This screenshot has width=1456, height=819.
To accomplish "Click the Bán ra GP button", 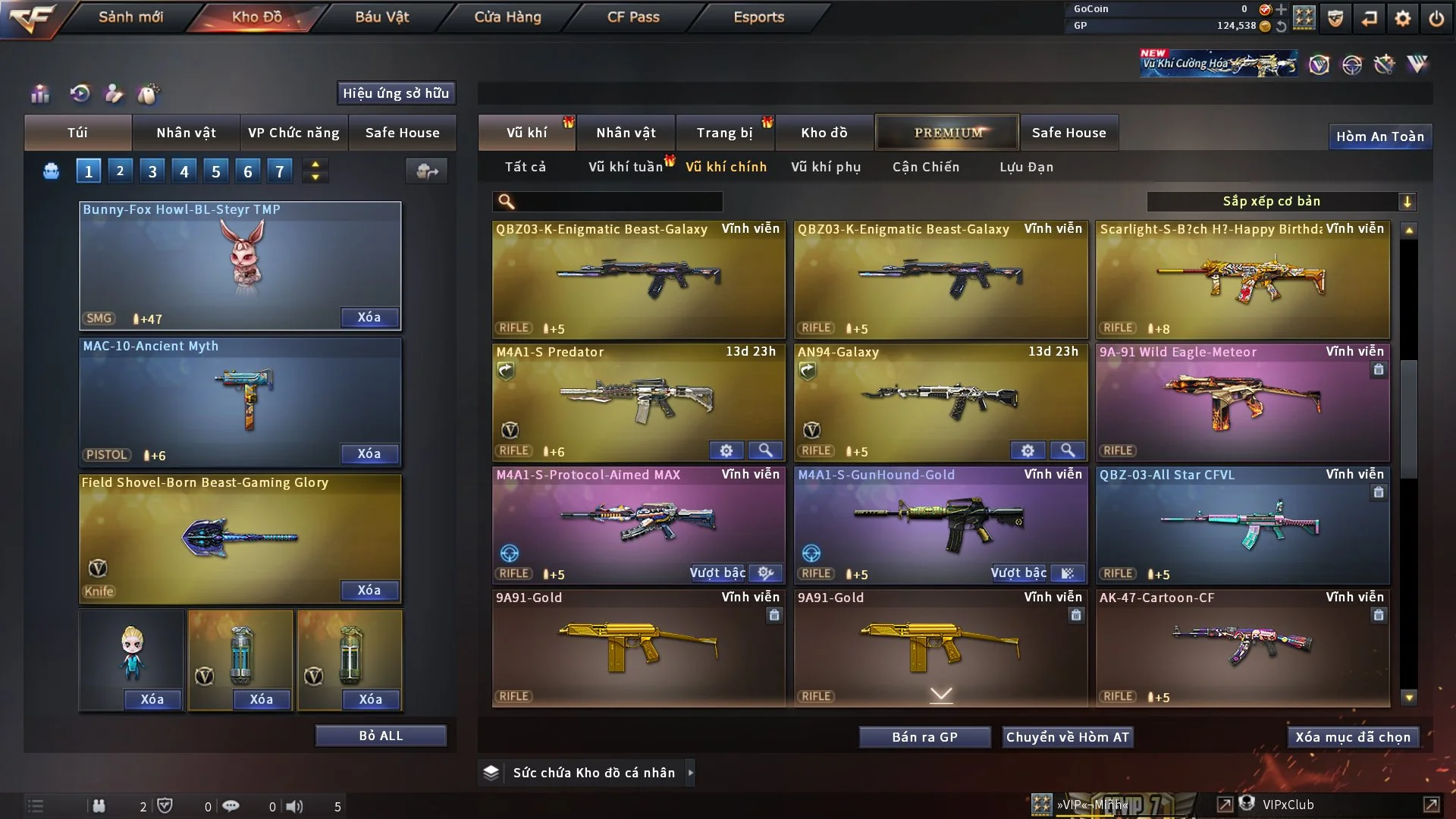I will coord(924,737).
